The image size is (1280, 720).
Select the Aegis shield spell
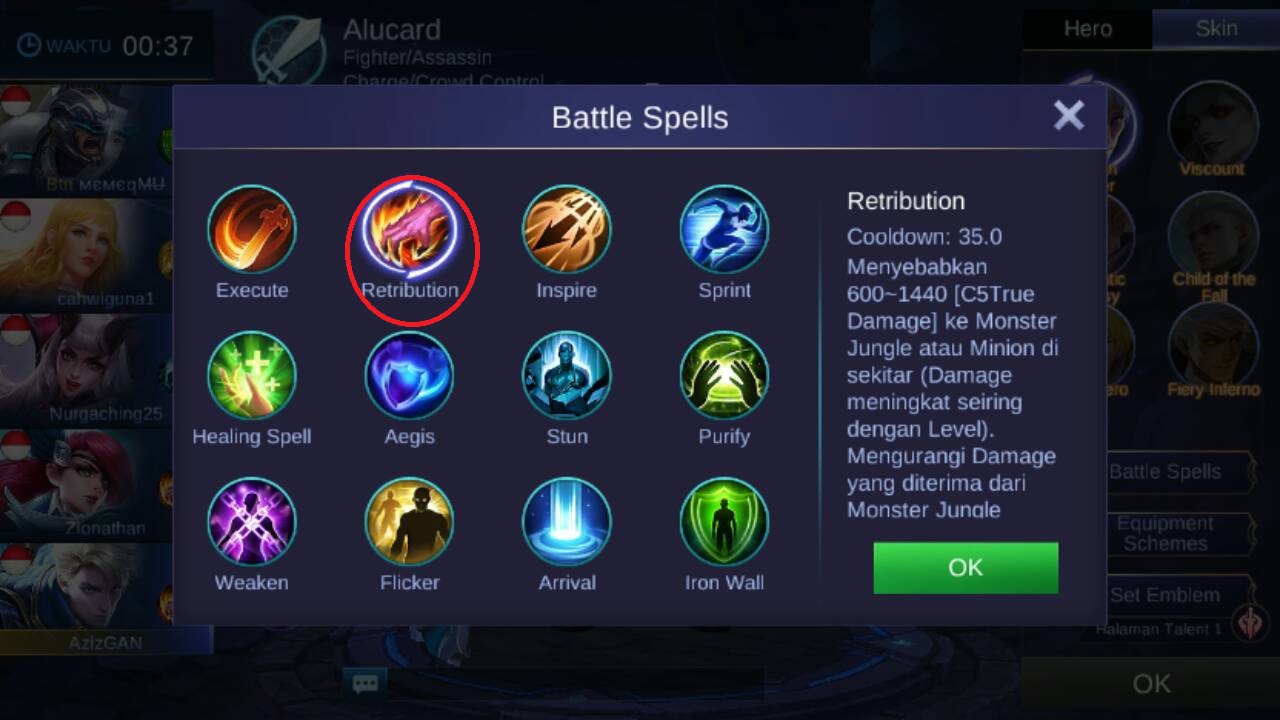tap(409, 376)
